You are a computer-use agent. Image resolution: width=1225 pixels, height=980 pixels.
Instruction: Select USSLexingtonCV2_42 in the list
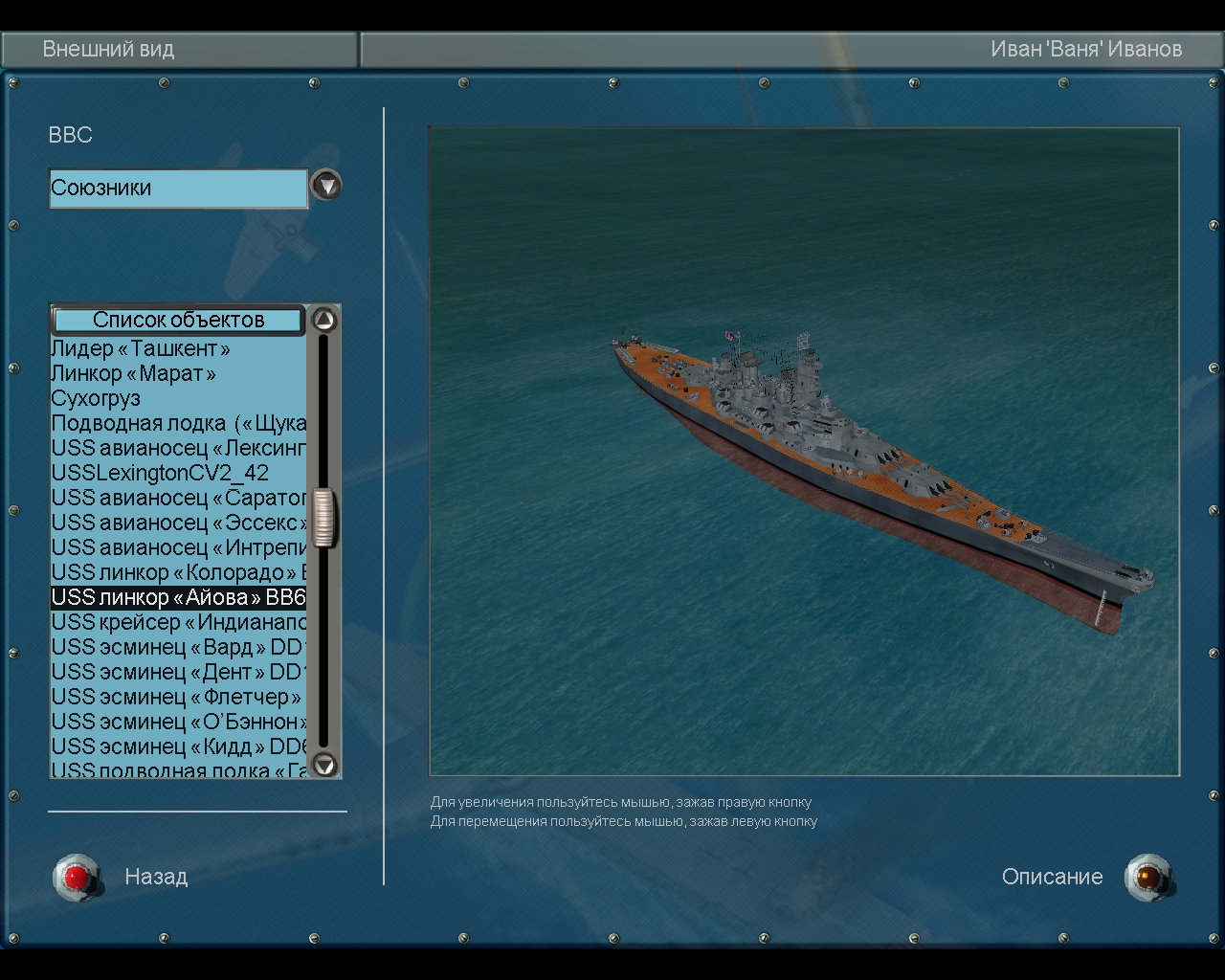click(x=160, y=473)
